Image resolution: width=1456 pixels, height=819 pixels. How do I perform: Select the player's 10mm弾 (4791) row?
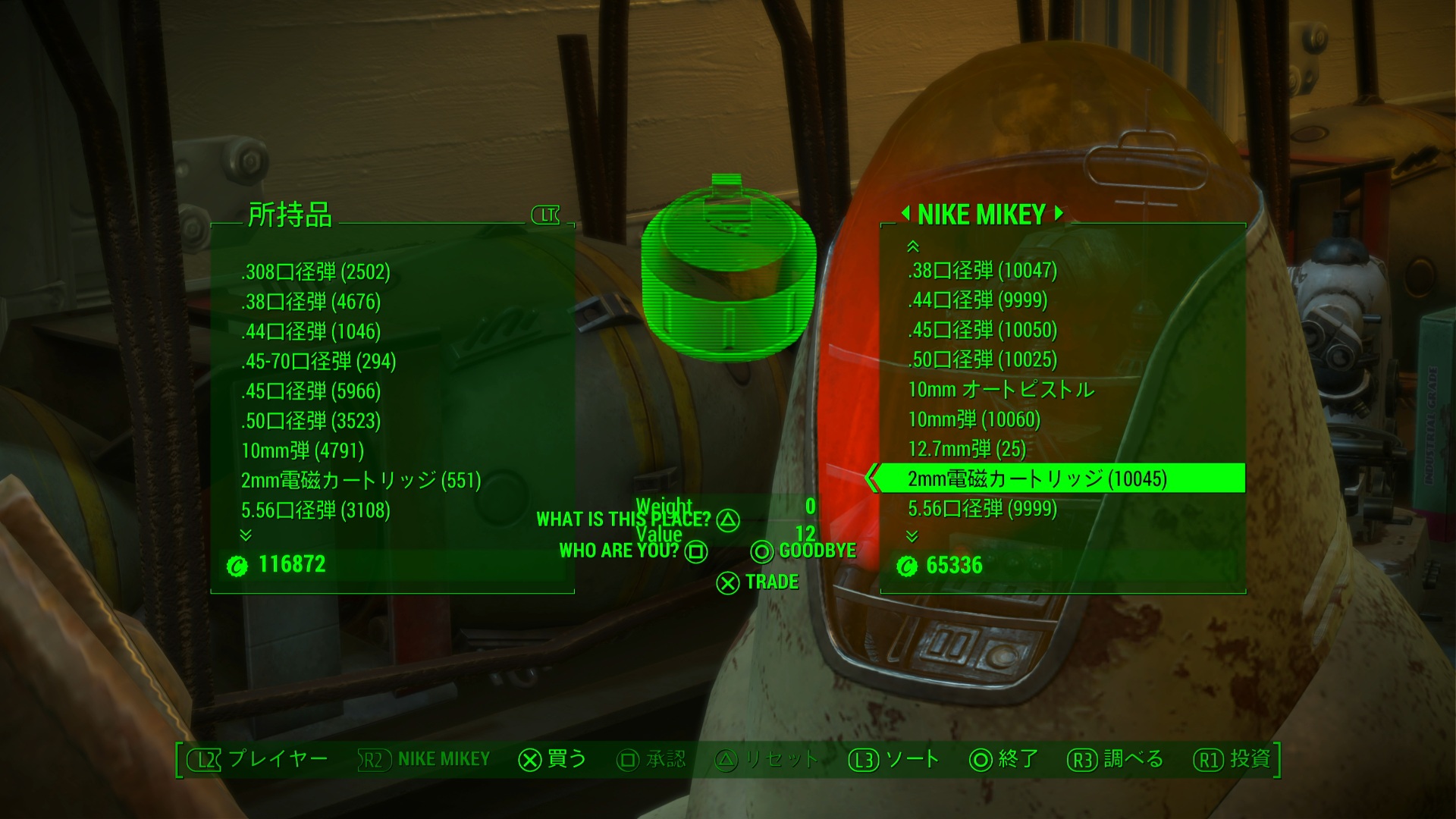coord(303,451)
